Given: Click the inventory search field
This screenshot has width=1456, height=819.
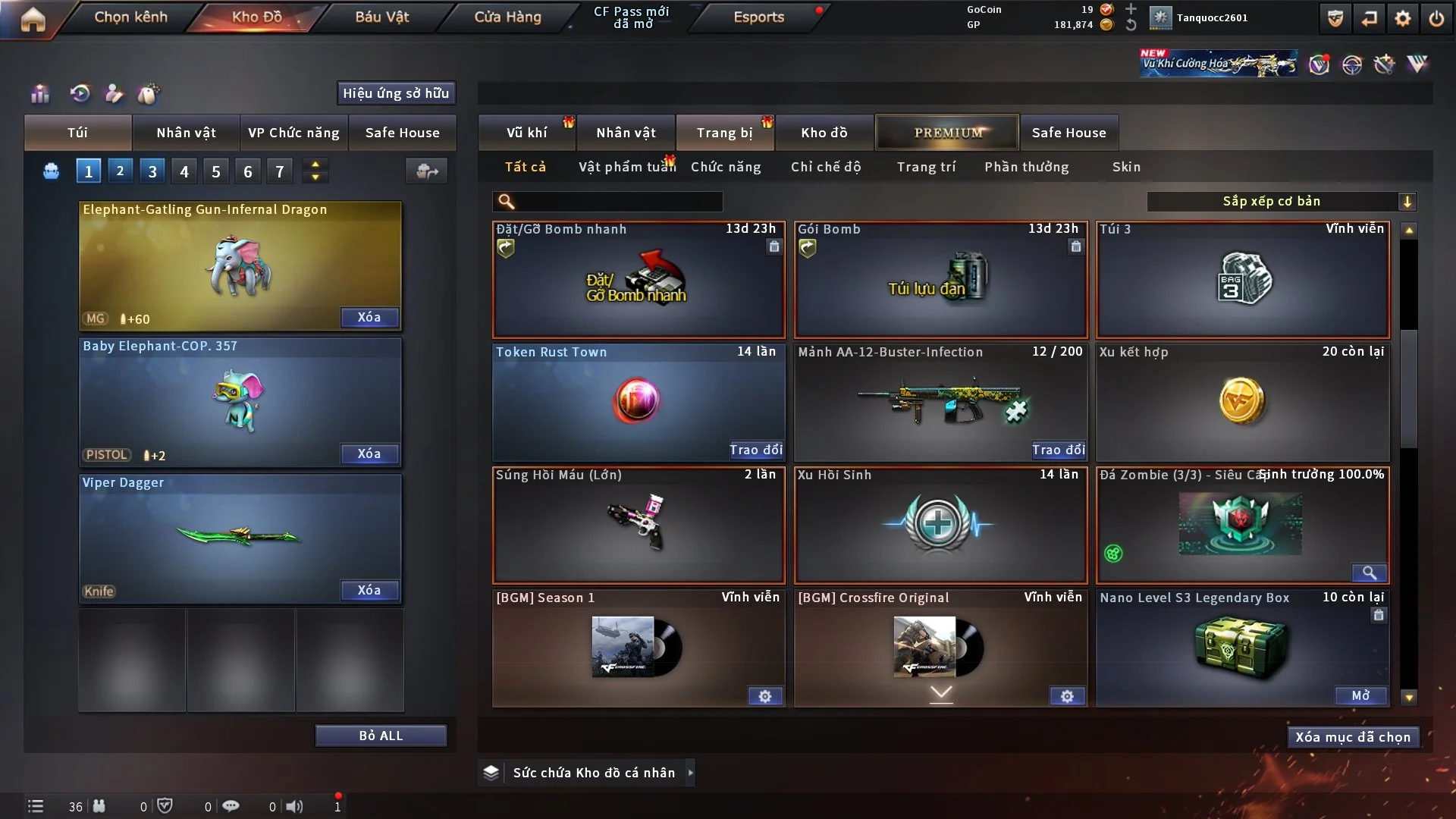Looking at the screenshot, I should coord(618,201).
